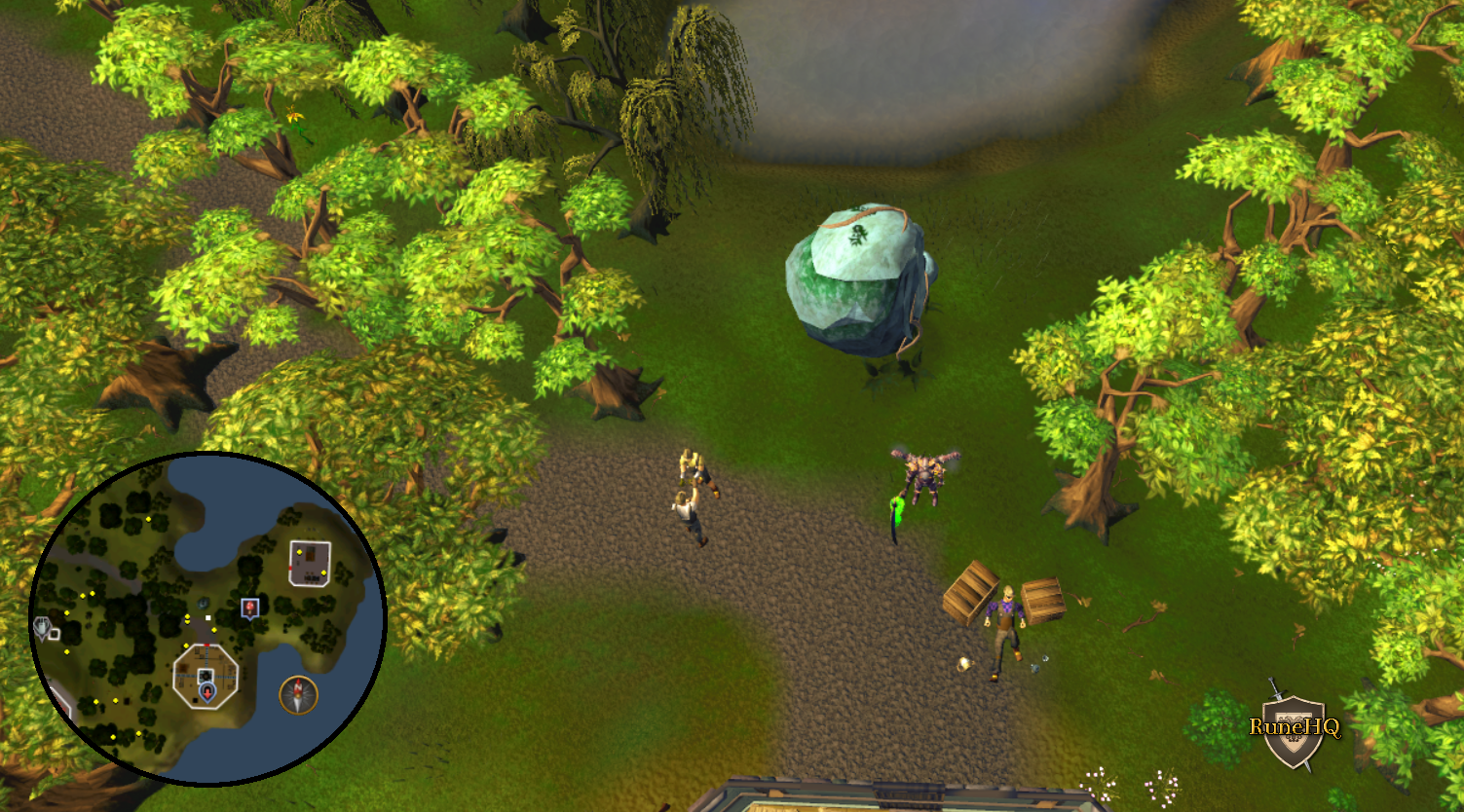Viewport: 1464px width, 812px height.
Task: Click the compass on the minimap
Action: [300, 694]
